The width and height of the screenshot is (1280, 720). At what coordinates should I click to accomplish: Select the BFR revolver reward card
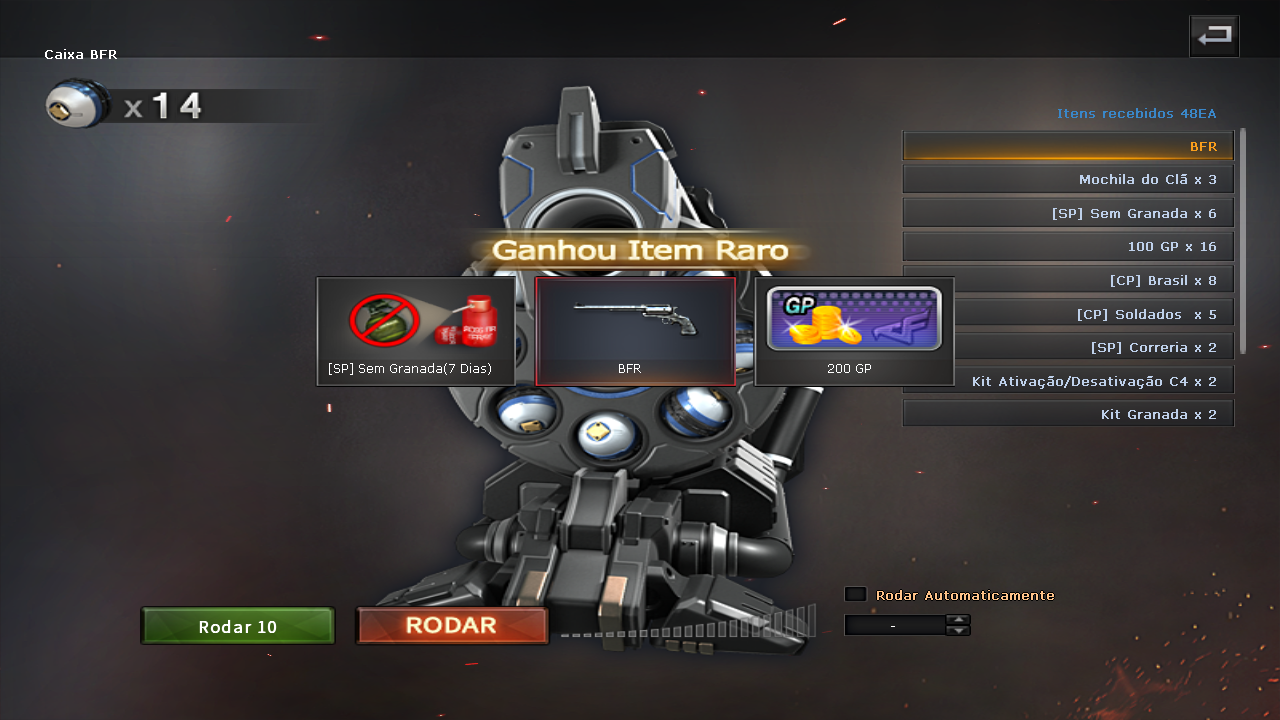coord(635,331)
